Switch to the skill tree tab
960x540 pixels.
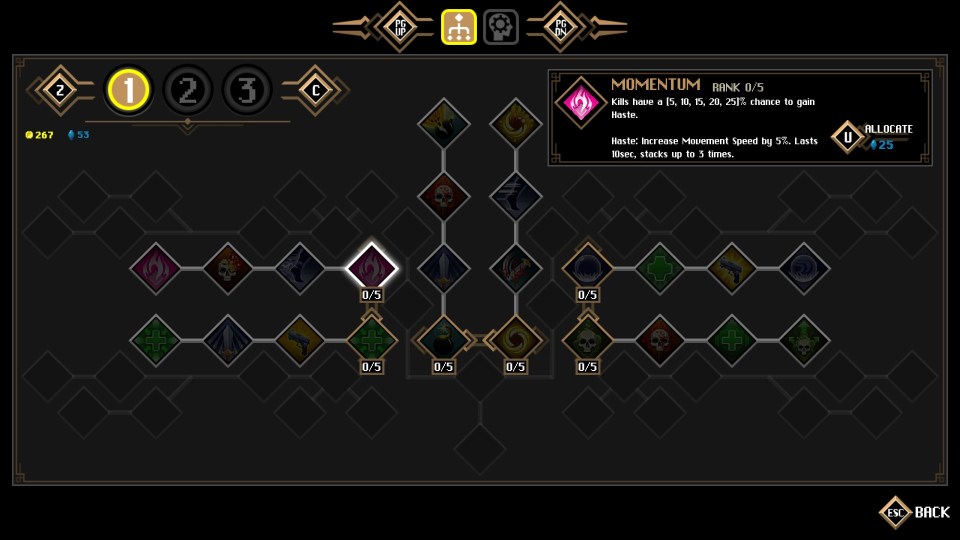[x=458, y=27]
